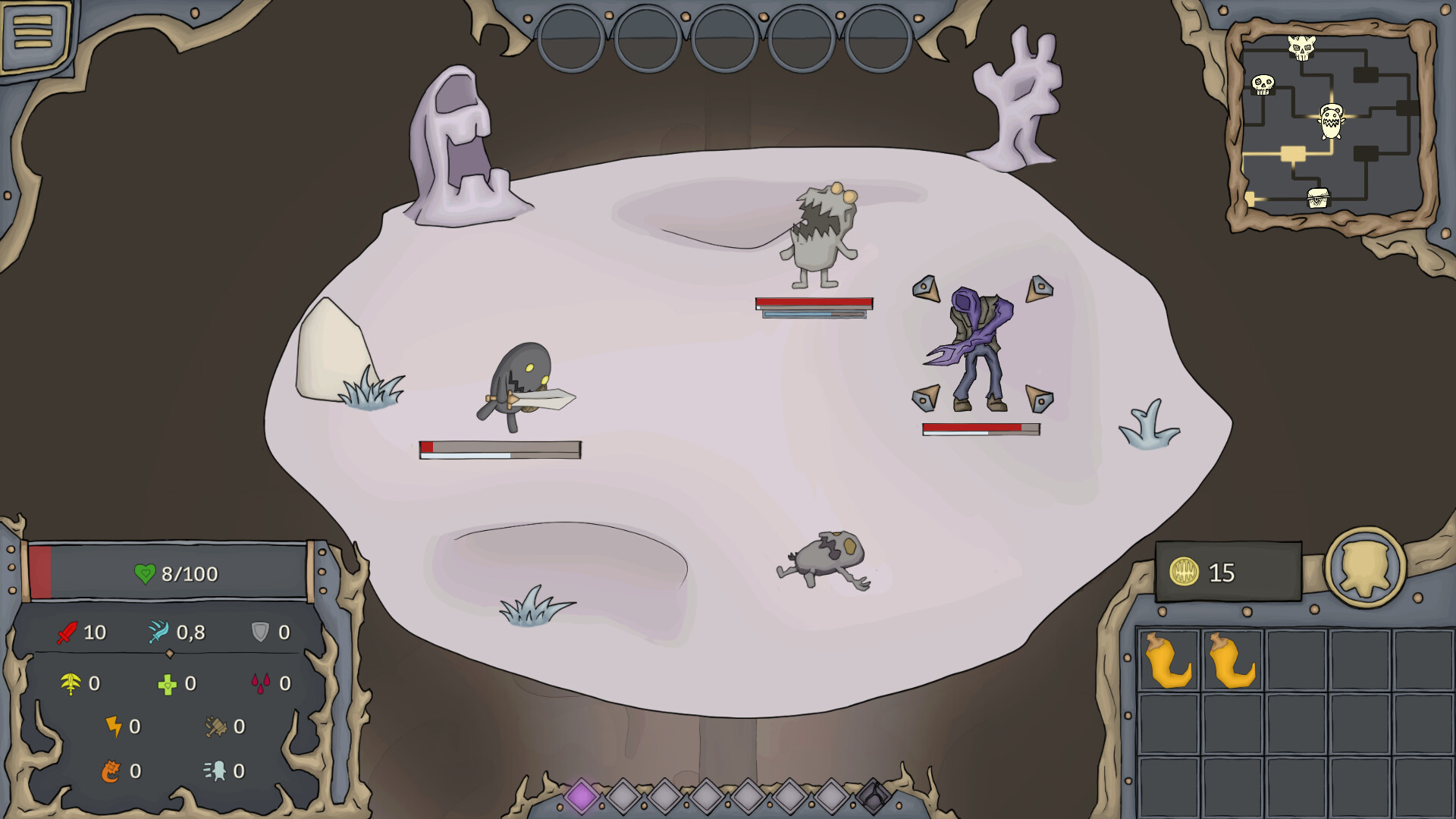Click the orange fiery tail stat icon
The height and width of the screenshot is (819, 1456).
tap(112, 770)
